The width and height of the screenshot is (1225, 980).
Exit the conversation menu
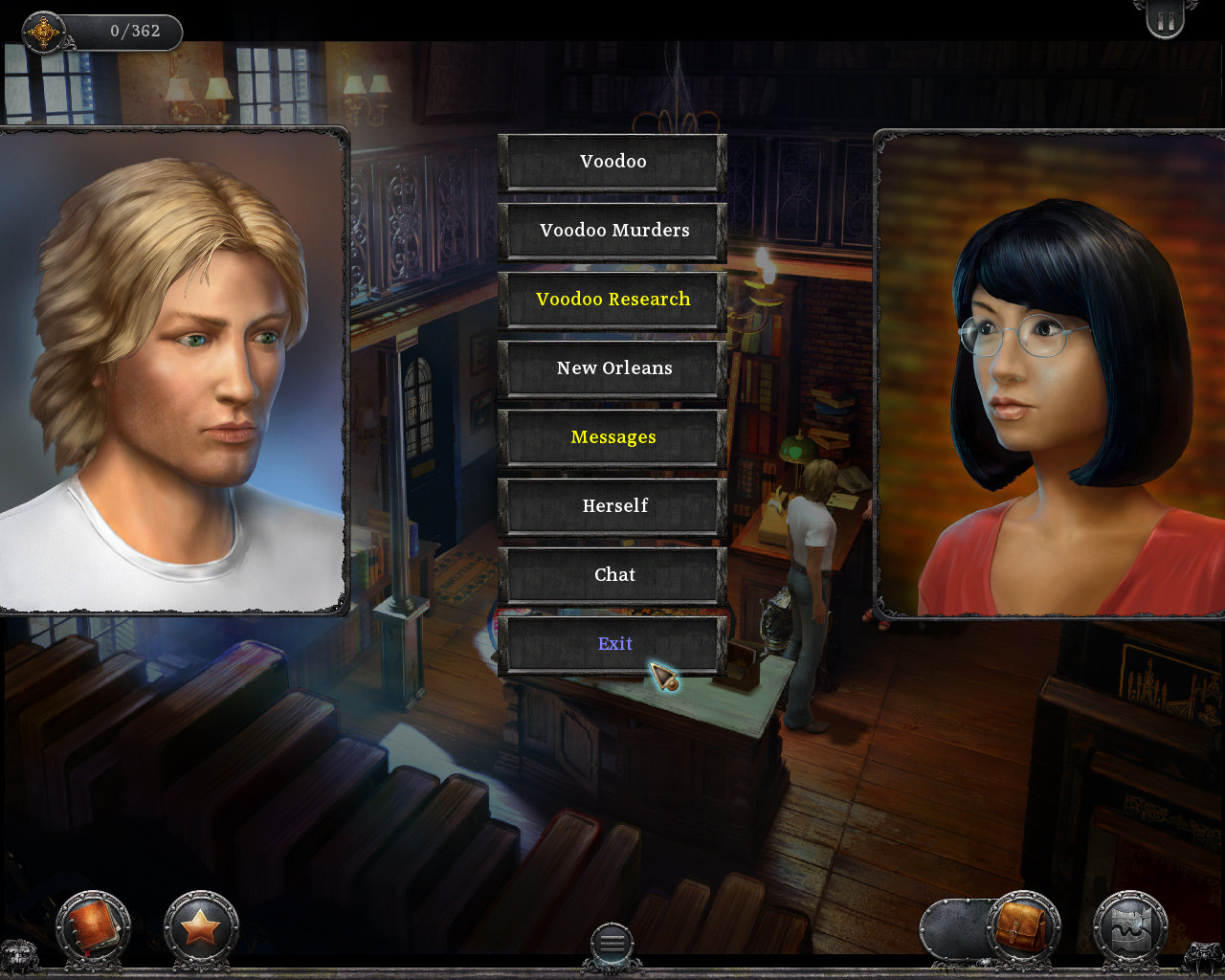[612, 644]
